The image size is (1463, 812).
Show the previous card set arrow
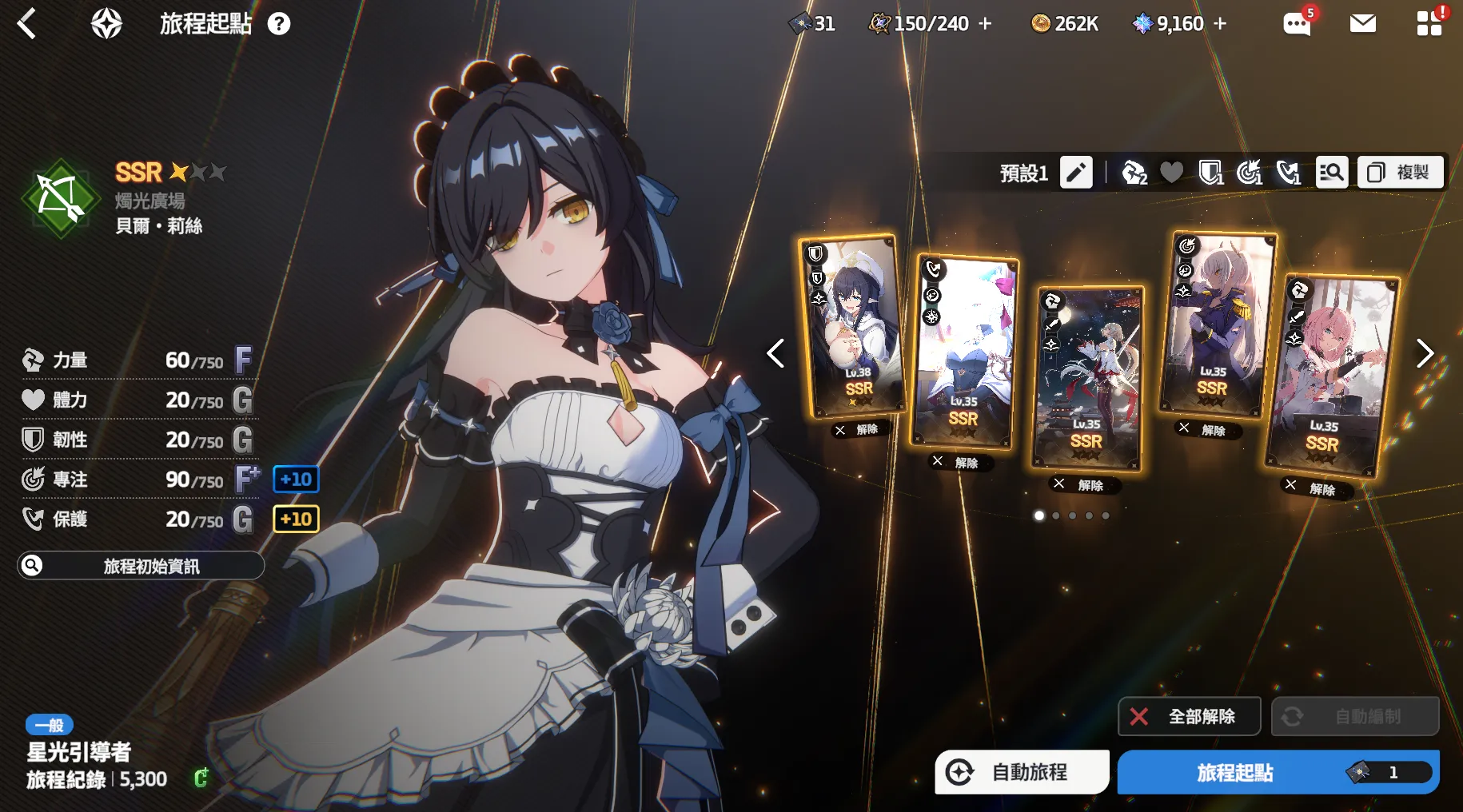click(x=775, y=353)
